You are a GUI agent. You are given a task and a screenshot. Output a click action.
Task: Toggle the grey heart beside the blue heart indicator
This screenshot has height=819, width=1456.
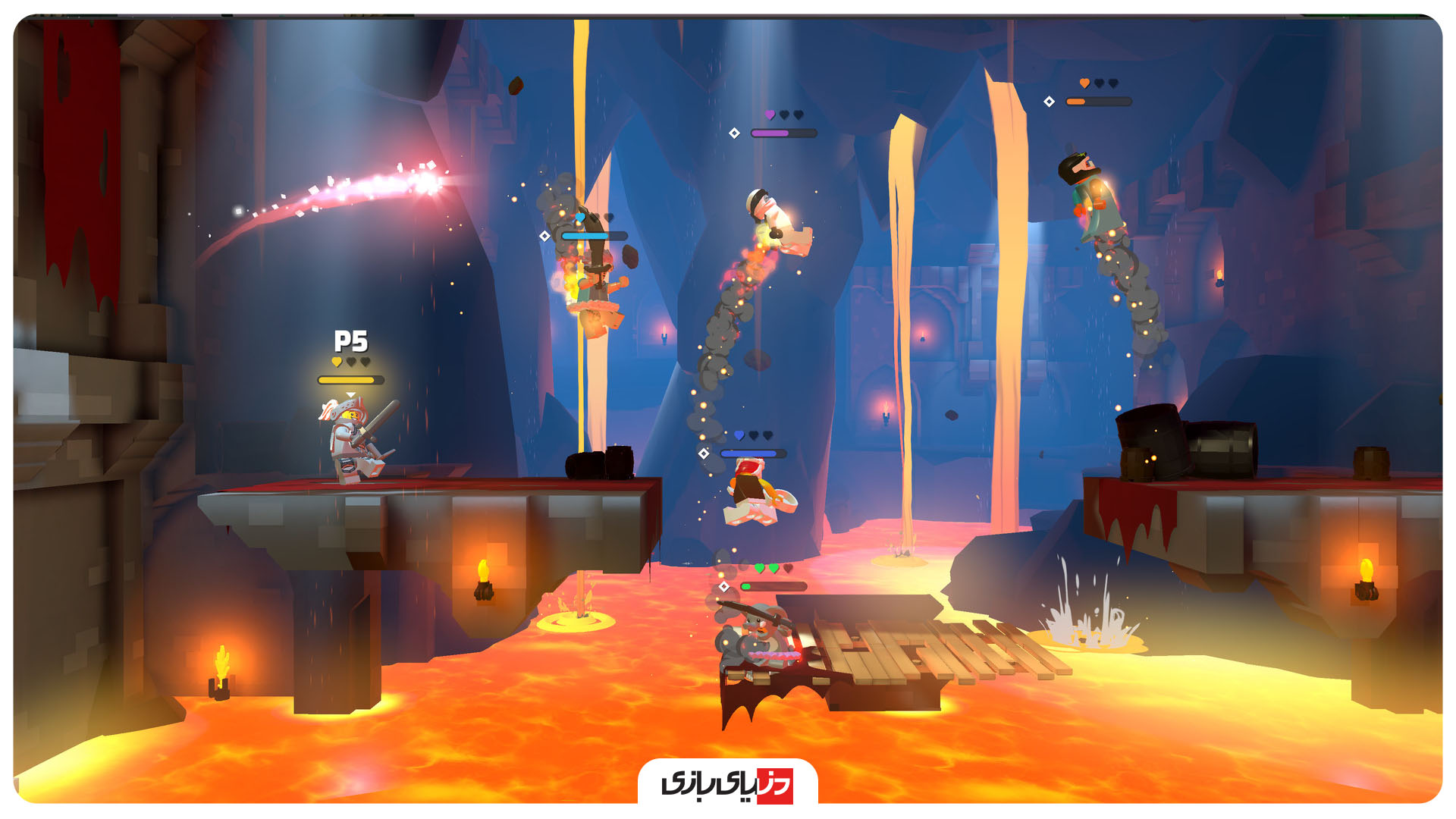[x=754, y=435]
